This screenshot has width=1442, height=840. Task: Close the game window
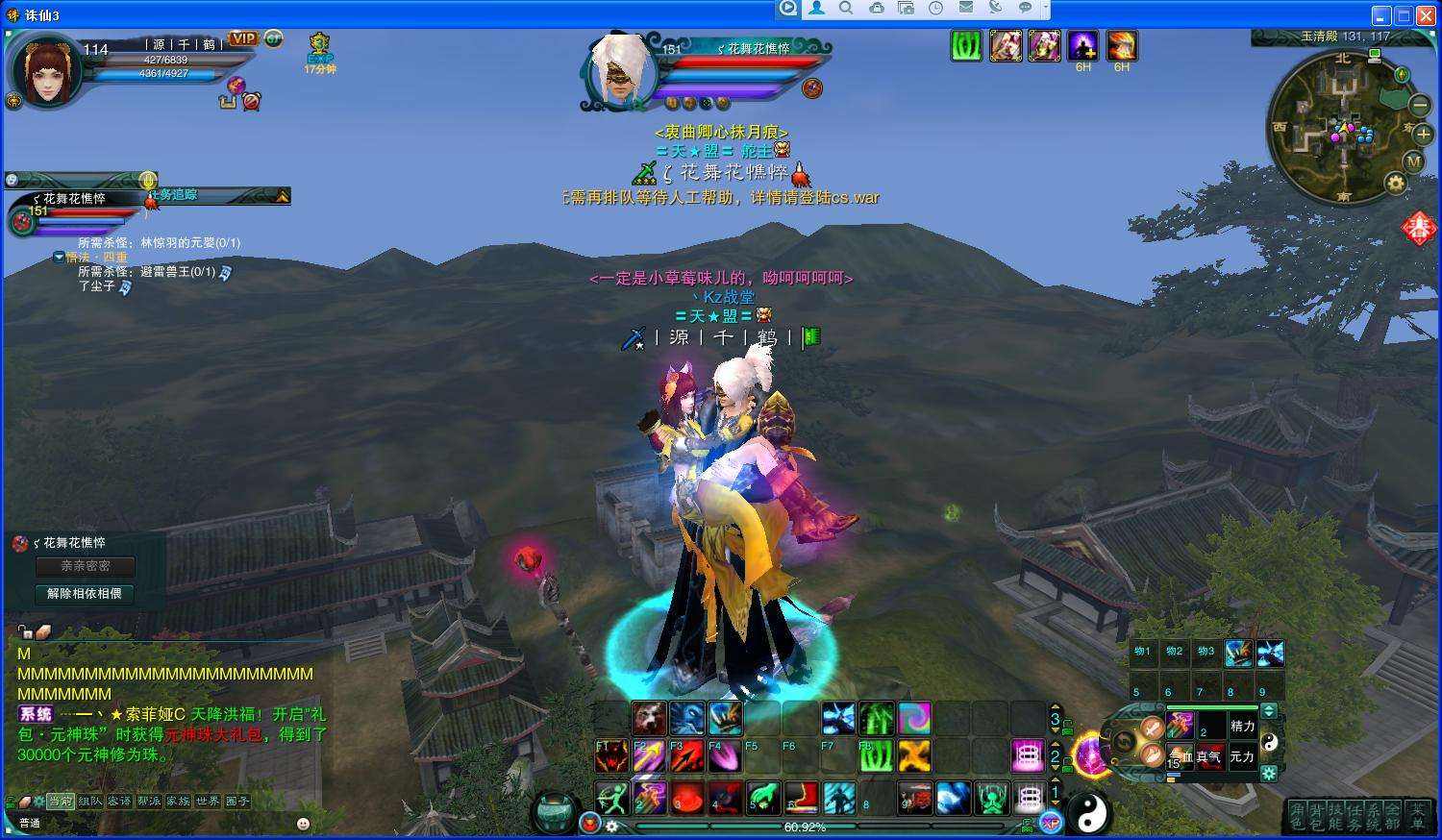pyautogui.click(x=1425, y=15)
